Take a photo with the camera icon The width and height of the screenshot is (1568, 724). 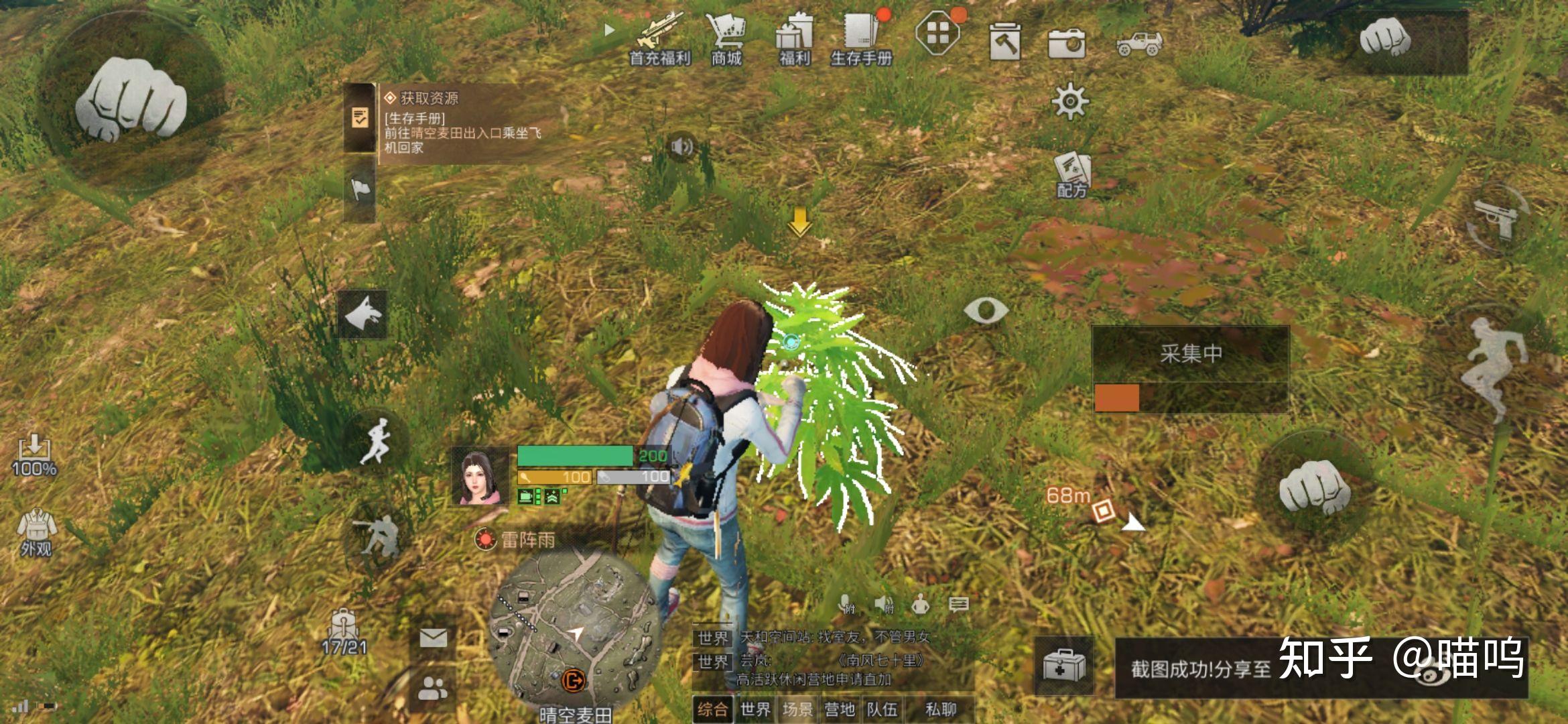tap(1067, 43)
